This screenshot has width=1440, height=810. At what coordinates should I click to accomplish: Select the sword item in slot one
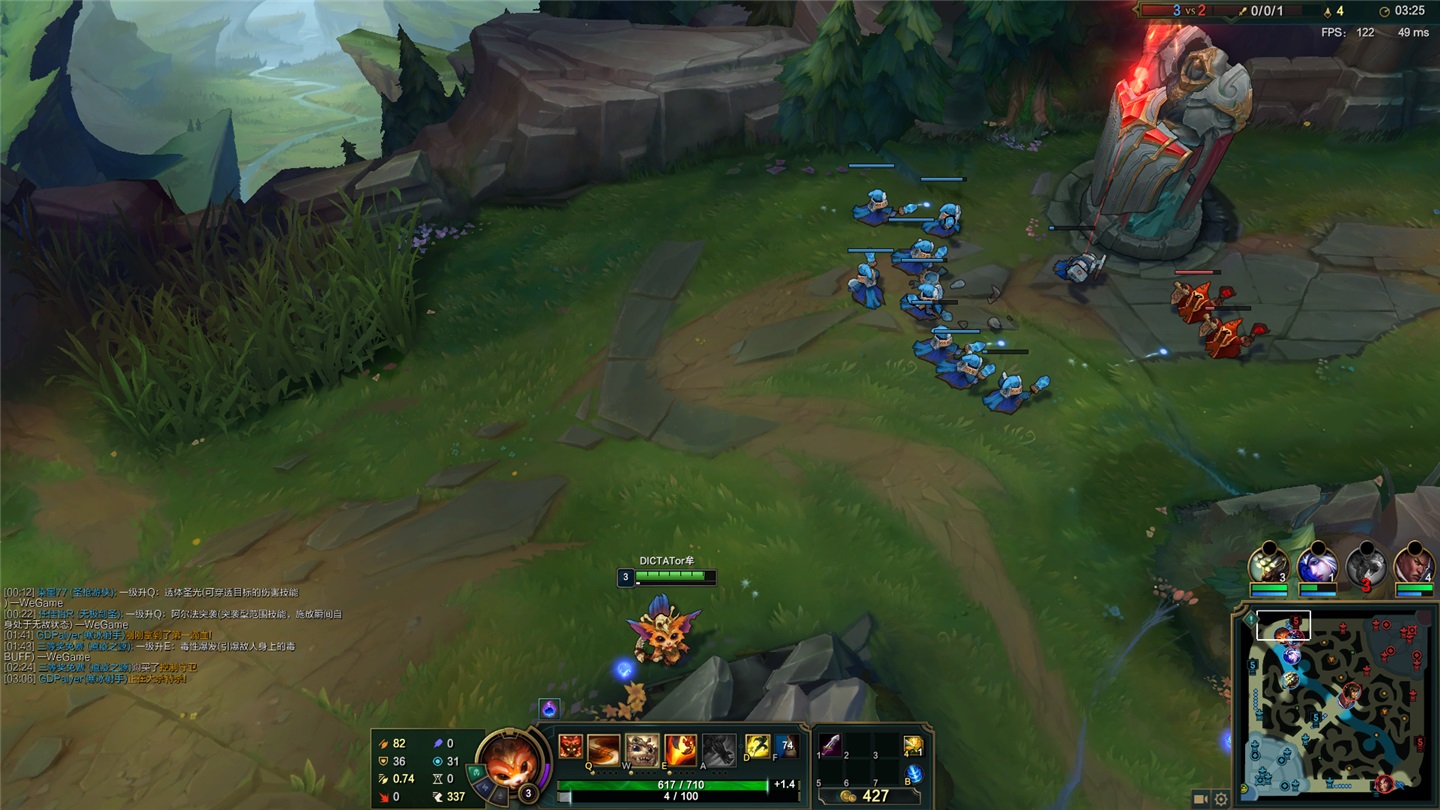[829, 745]
